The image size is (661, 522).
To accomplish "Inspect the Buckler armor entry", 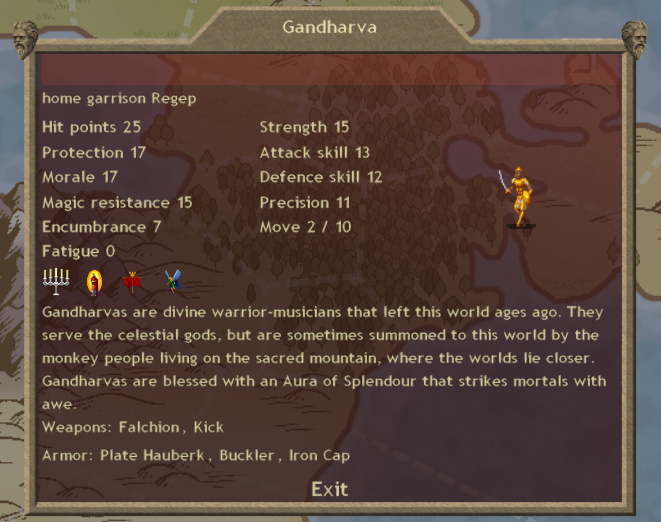I will pyautogui.click(x=250, y=456).
